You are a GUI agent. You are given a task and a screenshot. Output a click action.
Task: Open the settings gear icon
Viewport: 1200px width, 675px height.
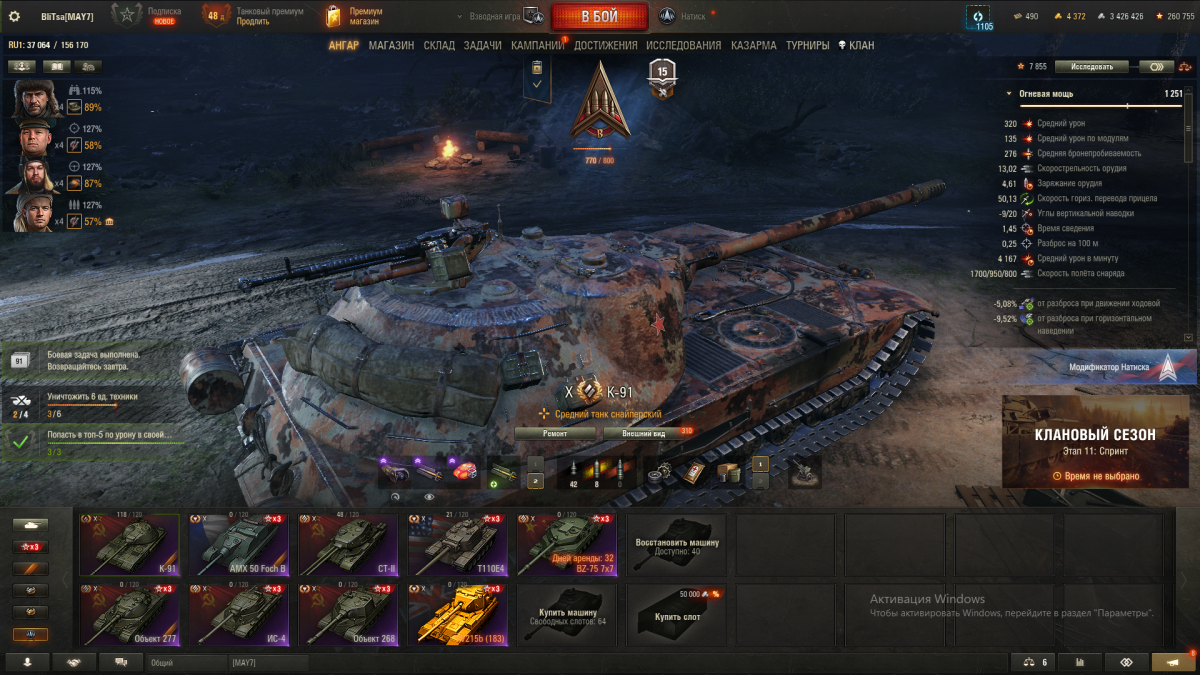pos(14,16)
